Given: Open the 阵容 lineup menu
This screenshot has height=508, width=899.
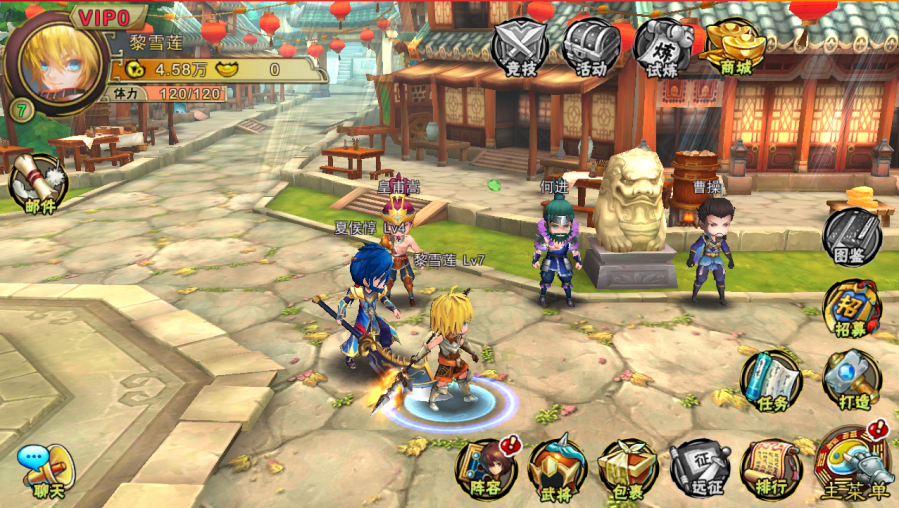Looking at the screenshot, I should tap(484, 468).
